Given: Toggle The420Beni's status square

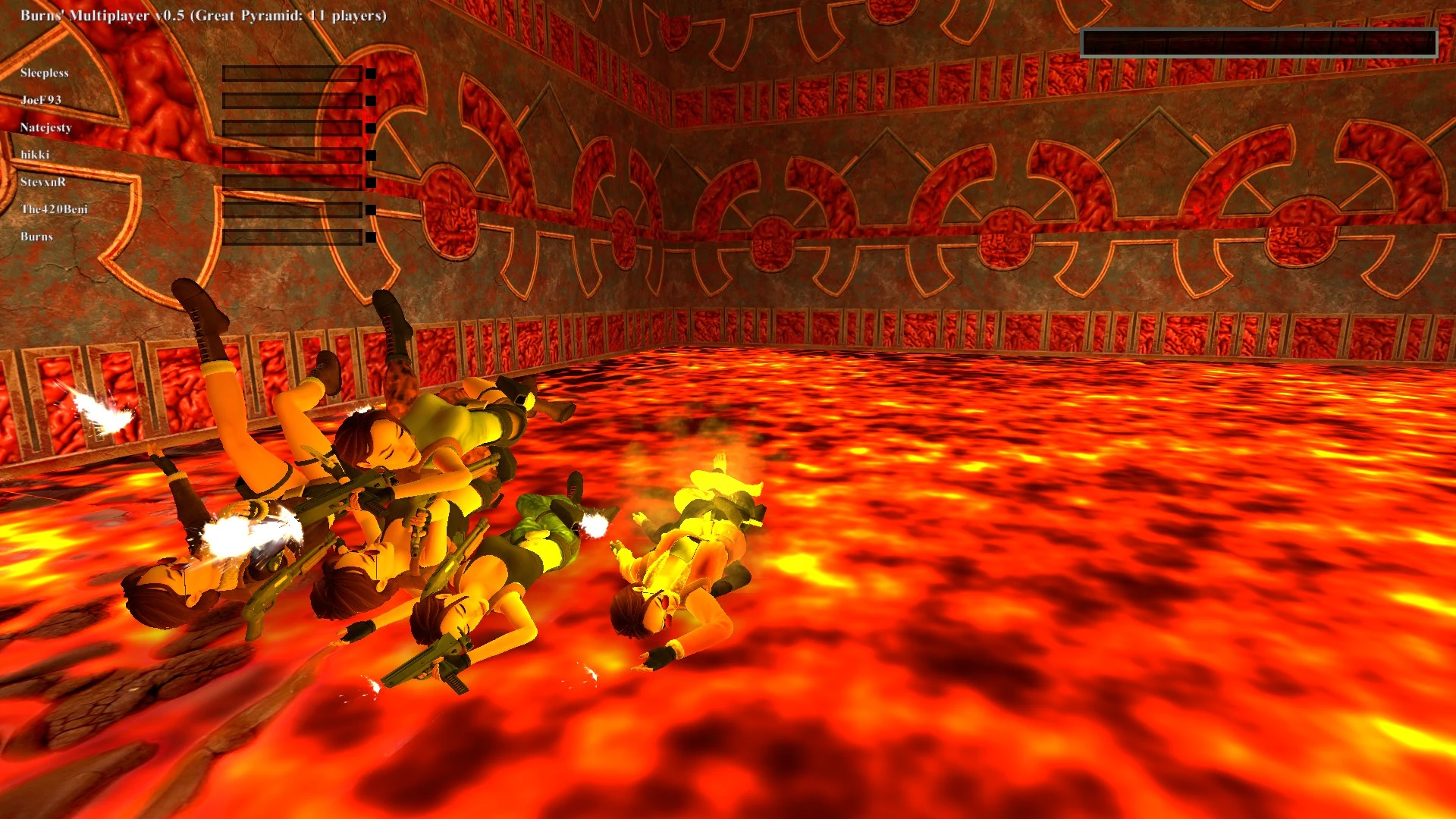Looking at the screenshot, I should (369, 209).
